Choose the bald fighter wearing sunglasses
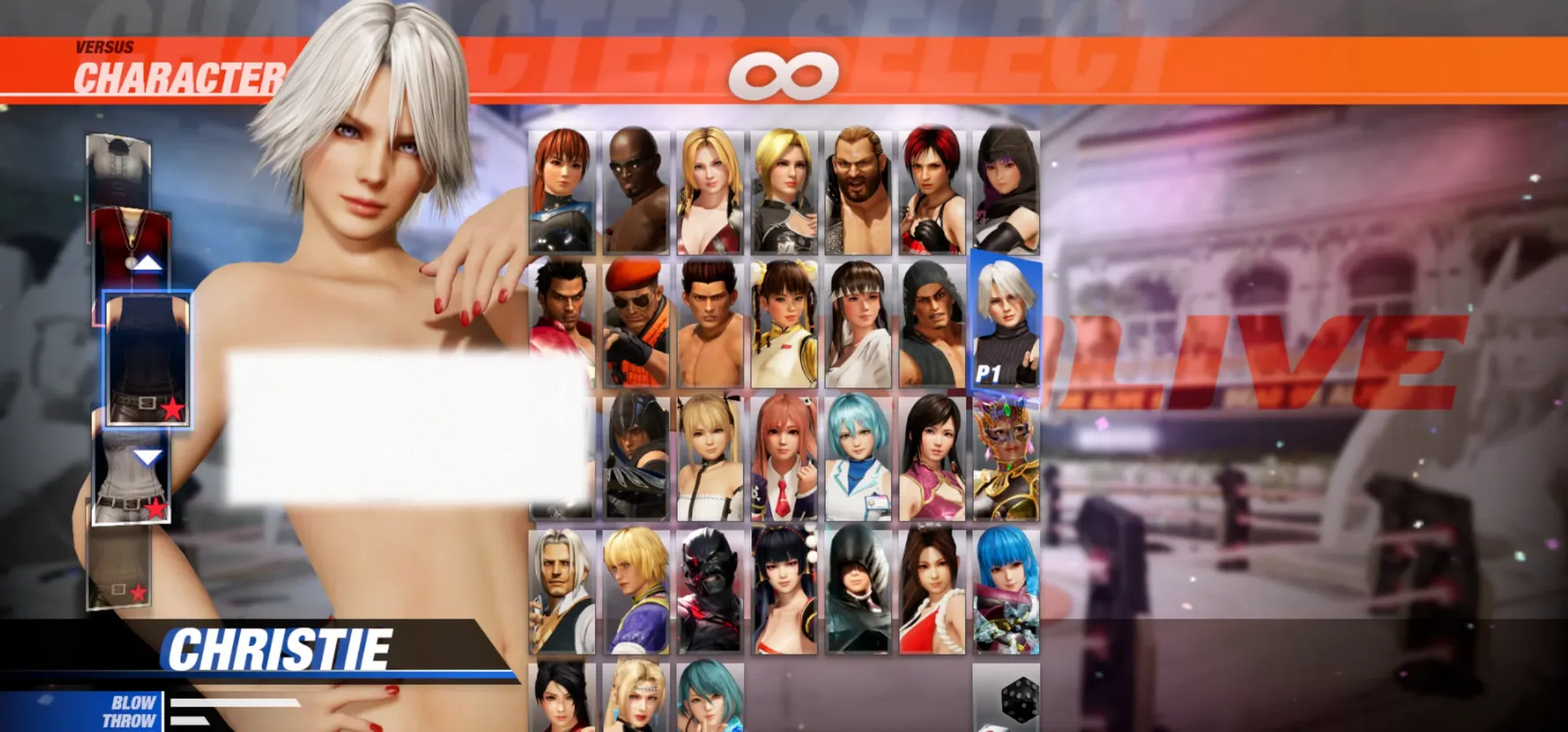 pyautogui.click(x=636, y=191)
